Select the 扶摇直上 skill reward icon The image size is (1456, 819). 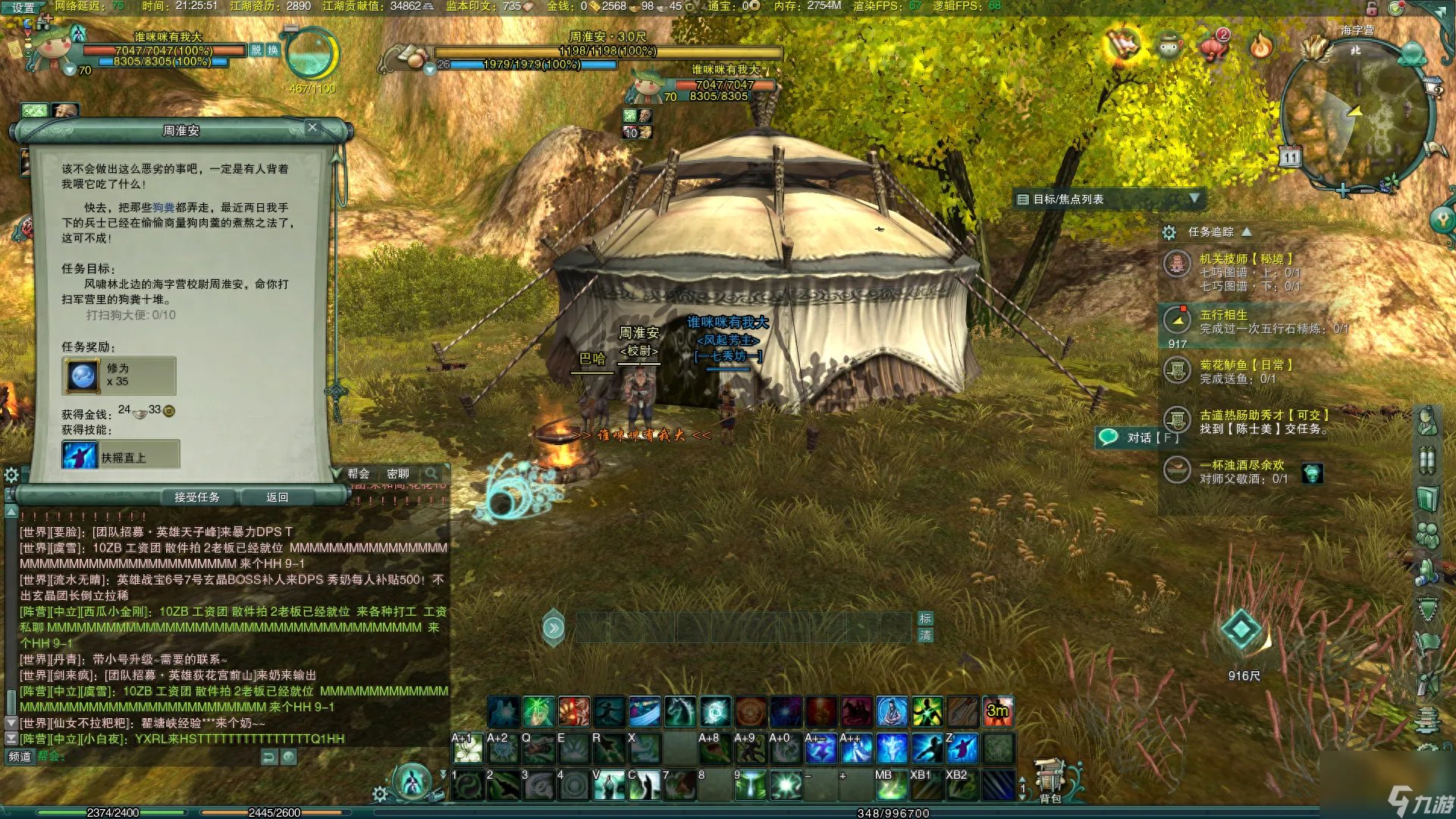pyautogui.click(x=80, y=456)
